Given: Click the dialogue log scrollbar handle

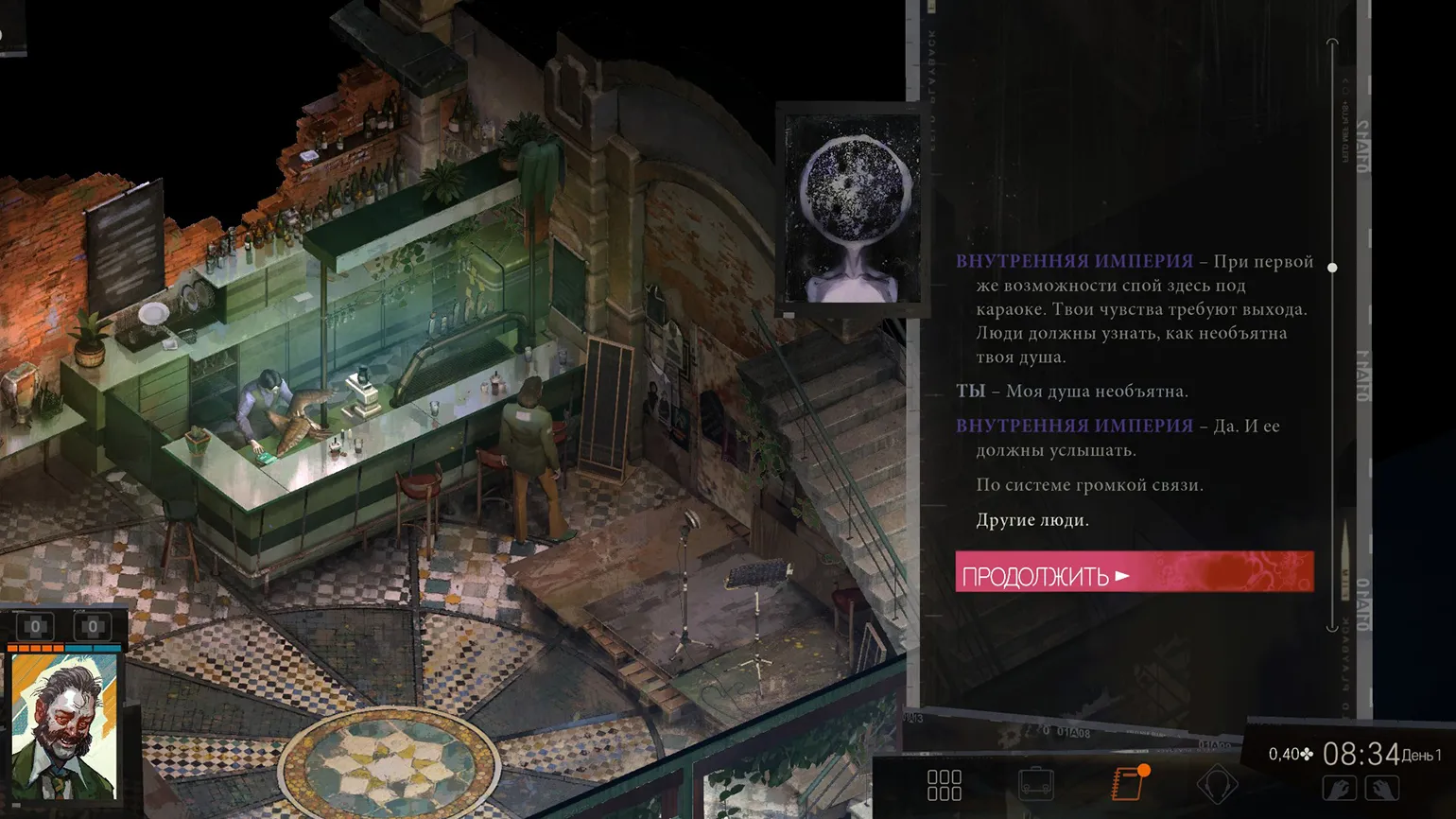Looking at the screenshot, I should [x=1332, y=268].
